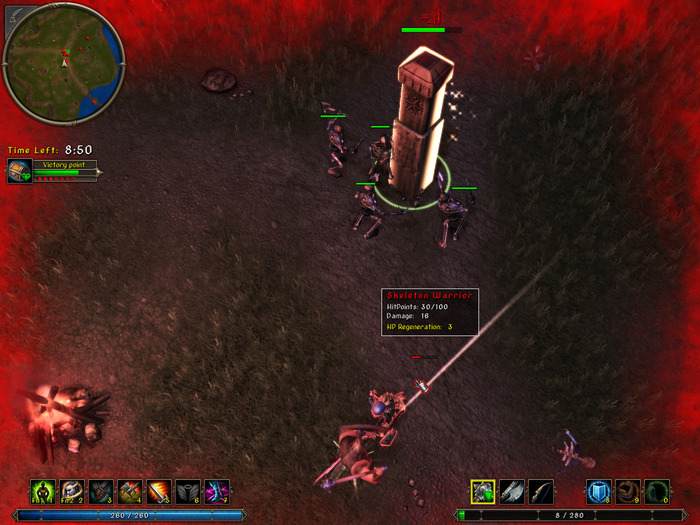Viewport: 700px width, 525px height.
Task: Trigger the hammer strike ability
Action: [x=130, y=491]
